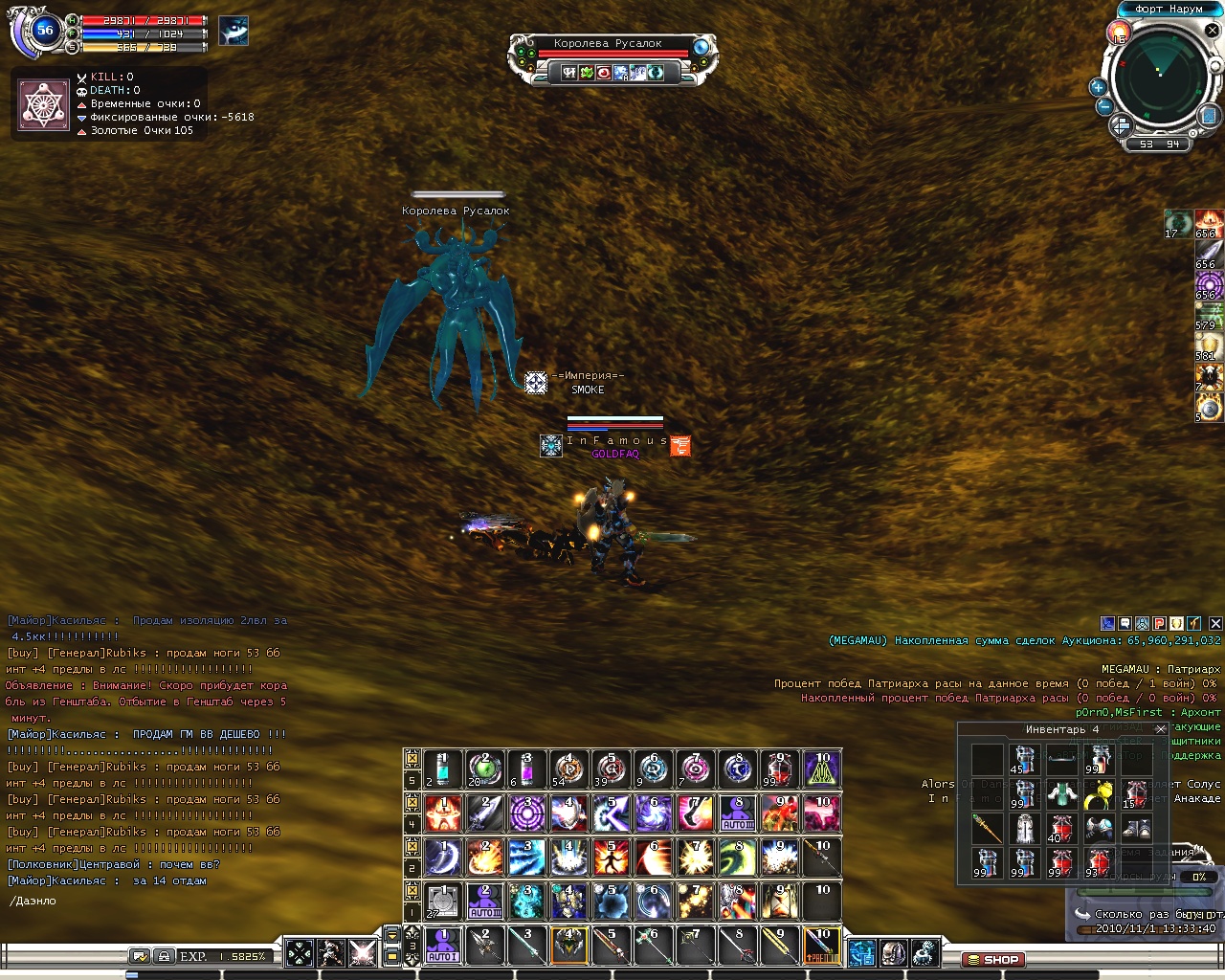This screenshot has height=980, width=1225.
Task: Zoom in the radar minimap
Action: [x=1099, y=87]
